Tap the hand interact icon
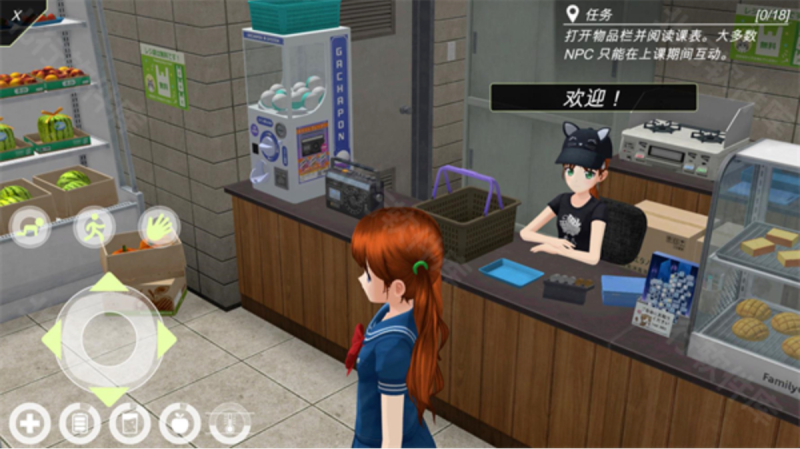800x449 pixels. pyautogui.click(x=157, y=226)
